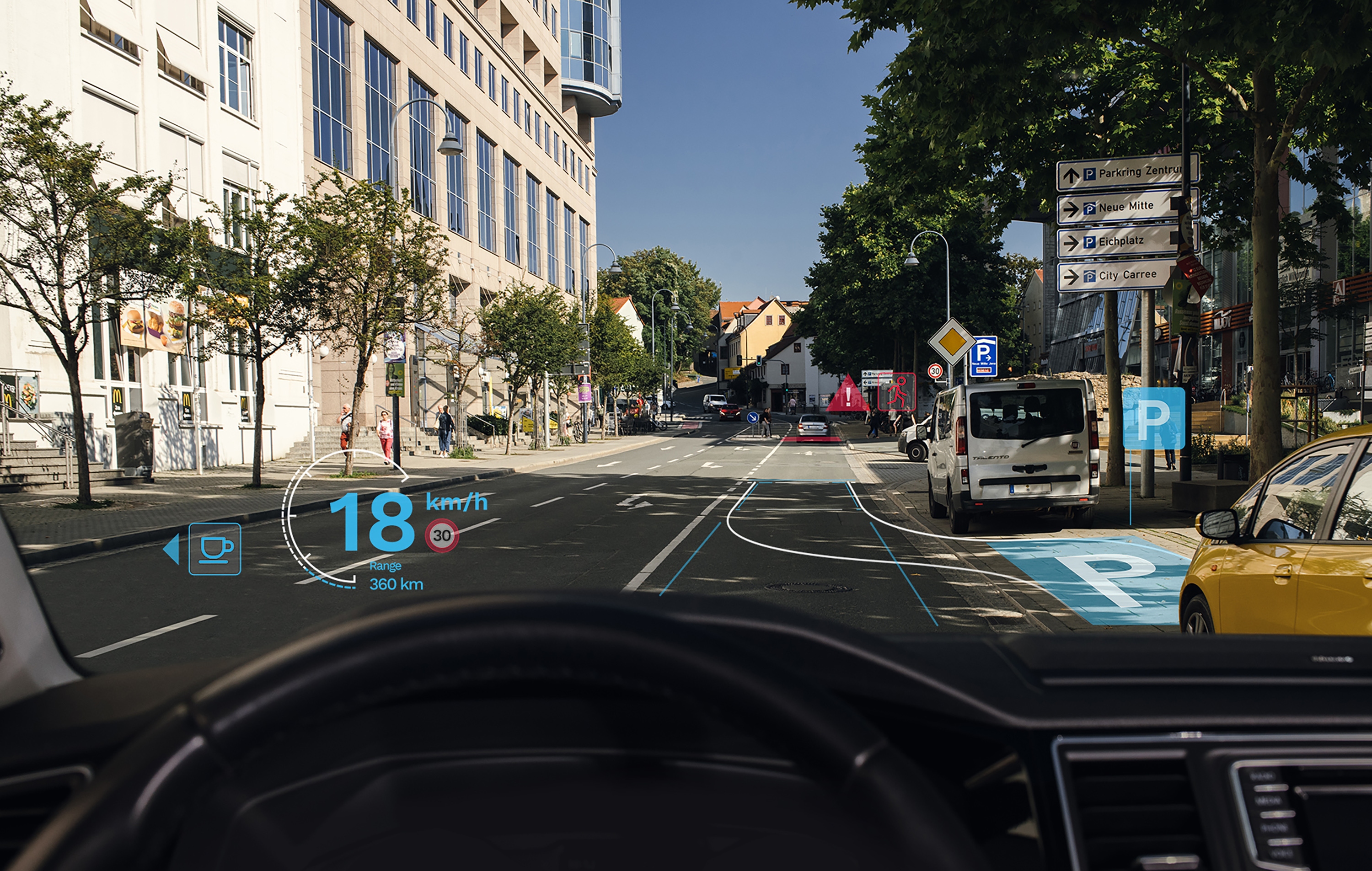Select the coffee cup break icon
This screenshot has width=1372, height=871.
215,549
